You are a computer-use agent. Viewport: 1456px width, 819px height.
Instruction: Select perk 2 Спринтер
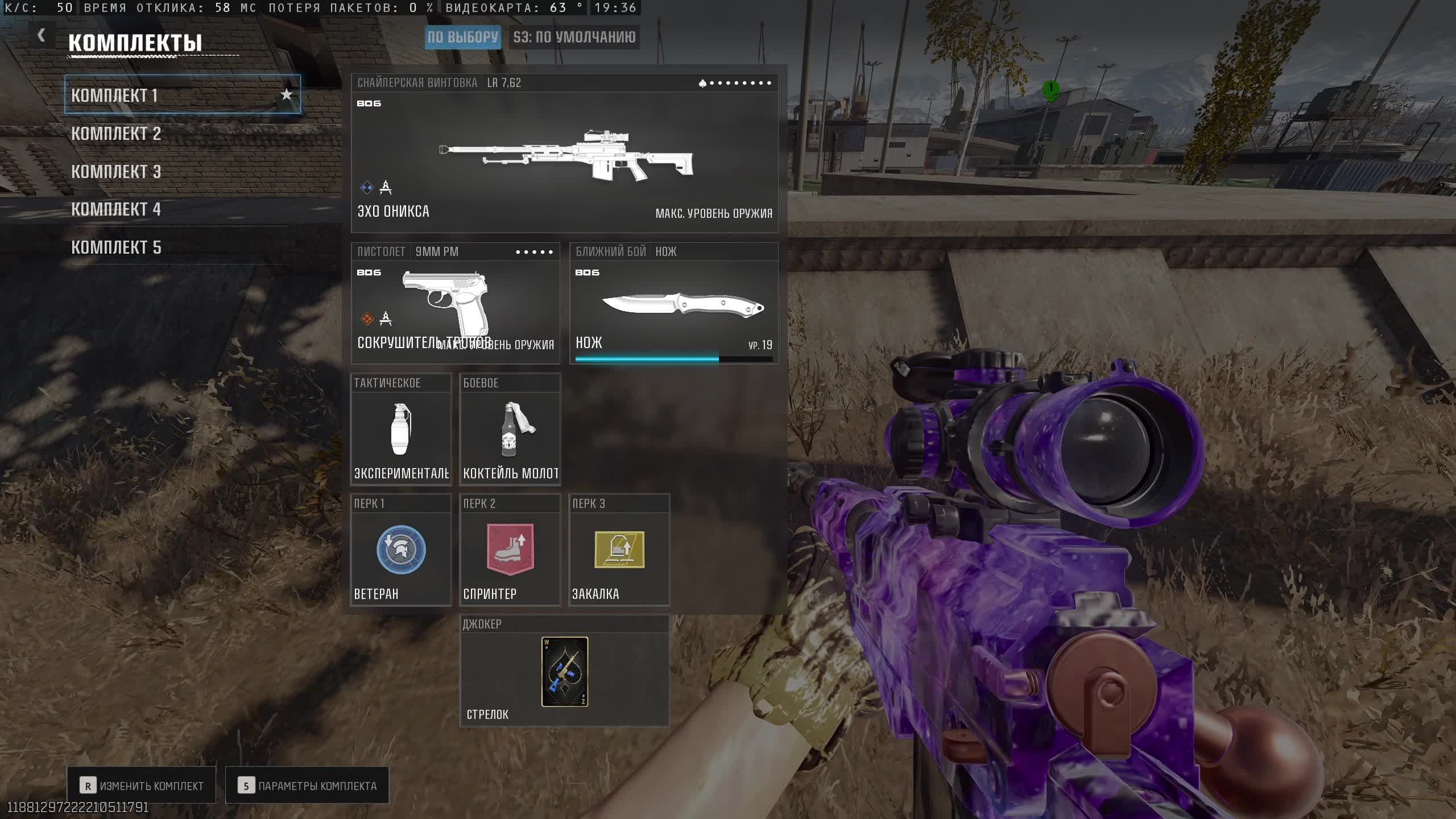(510, 550)
